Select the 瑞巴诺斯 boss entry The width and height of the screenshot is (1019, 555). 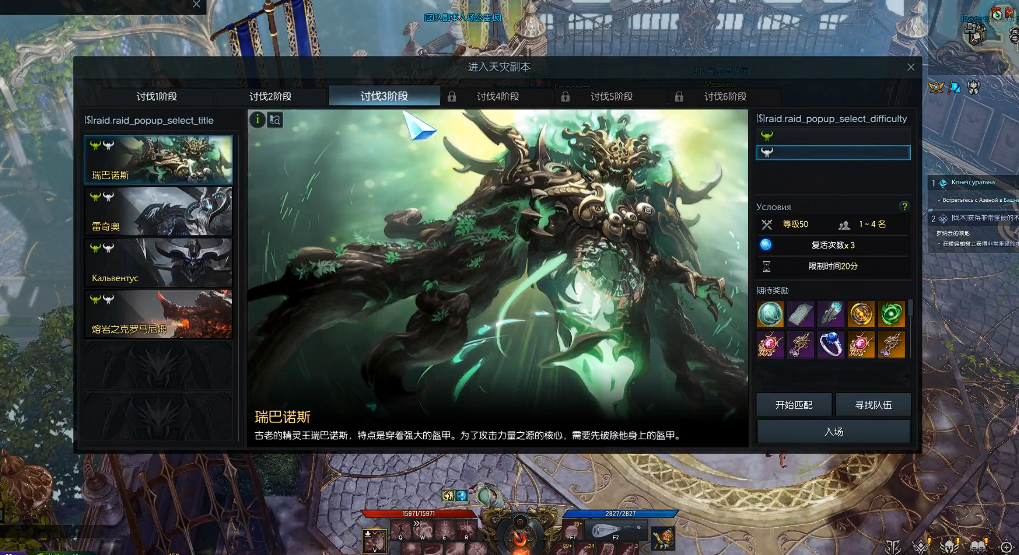pyautogui.click(x=159, y=159)
